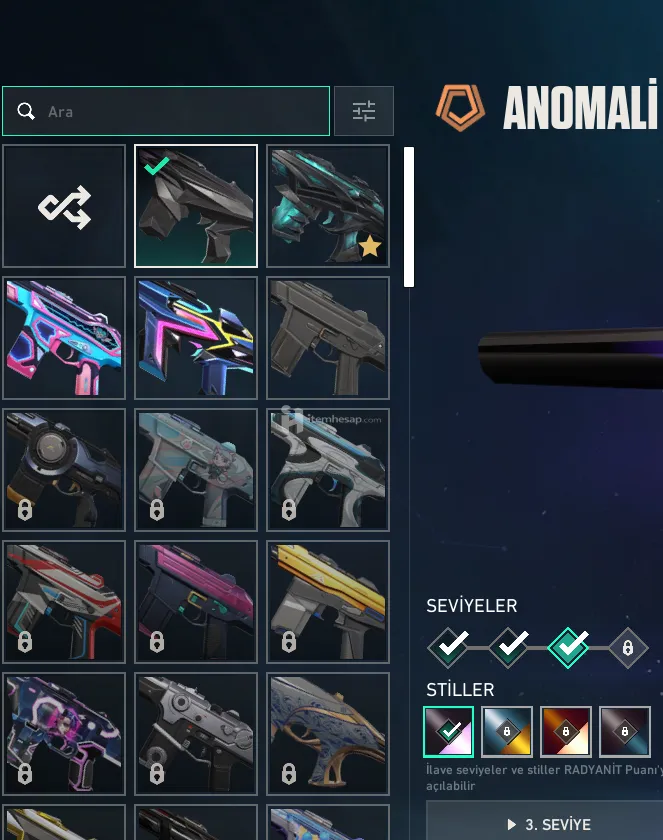
Task: Select the locked red-gold style variant
Action: (566, 732)
